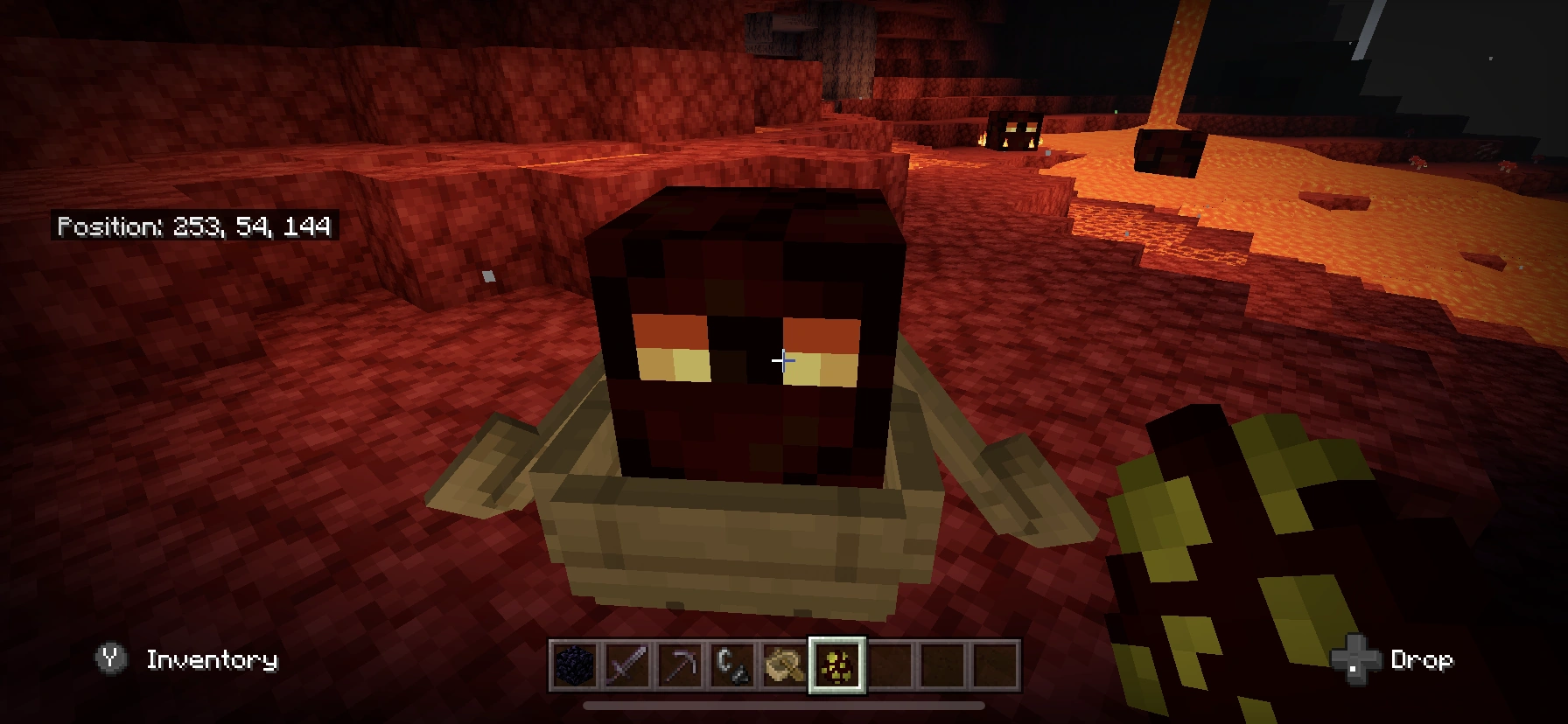Click the Position coordinates readout
Viewport: 1568px width, 724px height.
tap(196, 229)
